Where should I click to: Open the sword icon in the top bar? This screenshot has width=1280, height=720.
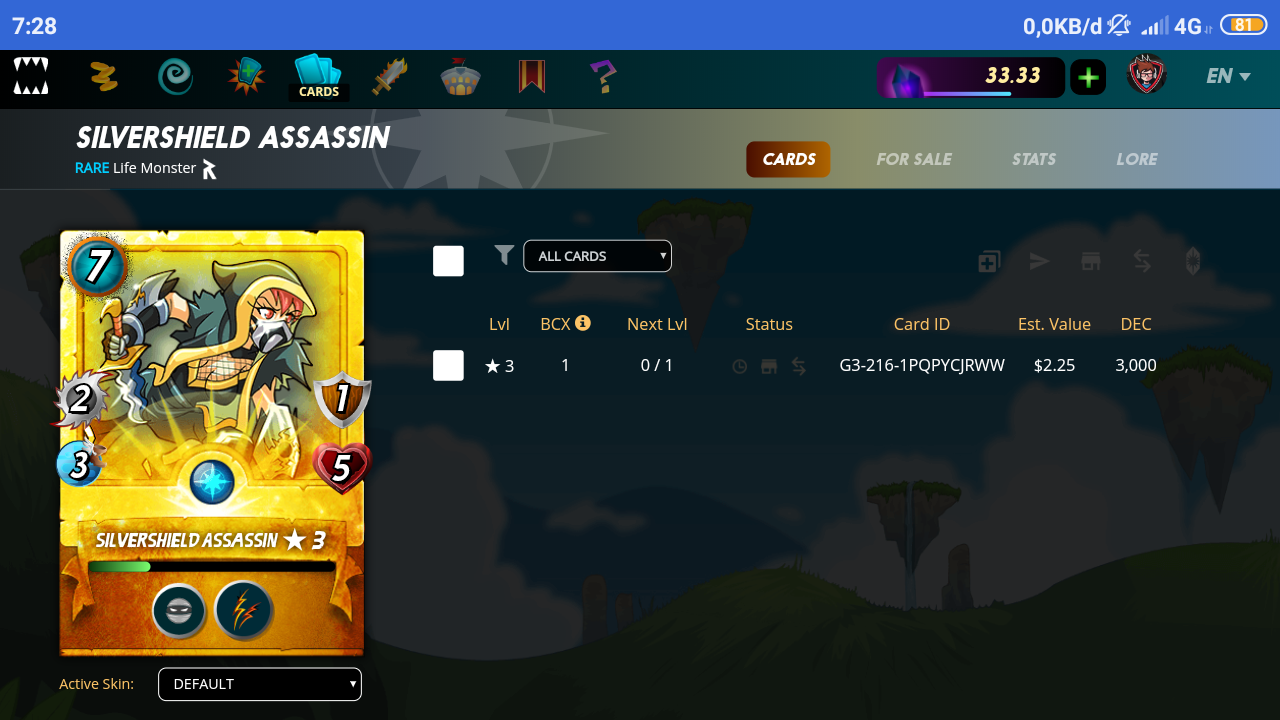click(389, 76)
